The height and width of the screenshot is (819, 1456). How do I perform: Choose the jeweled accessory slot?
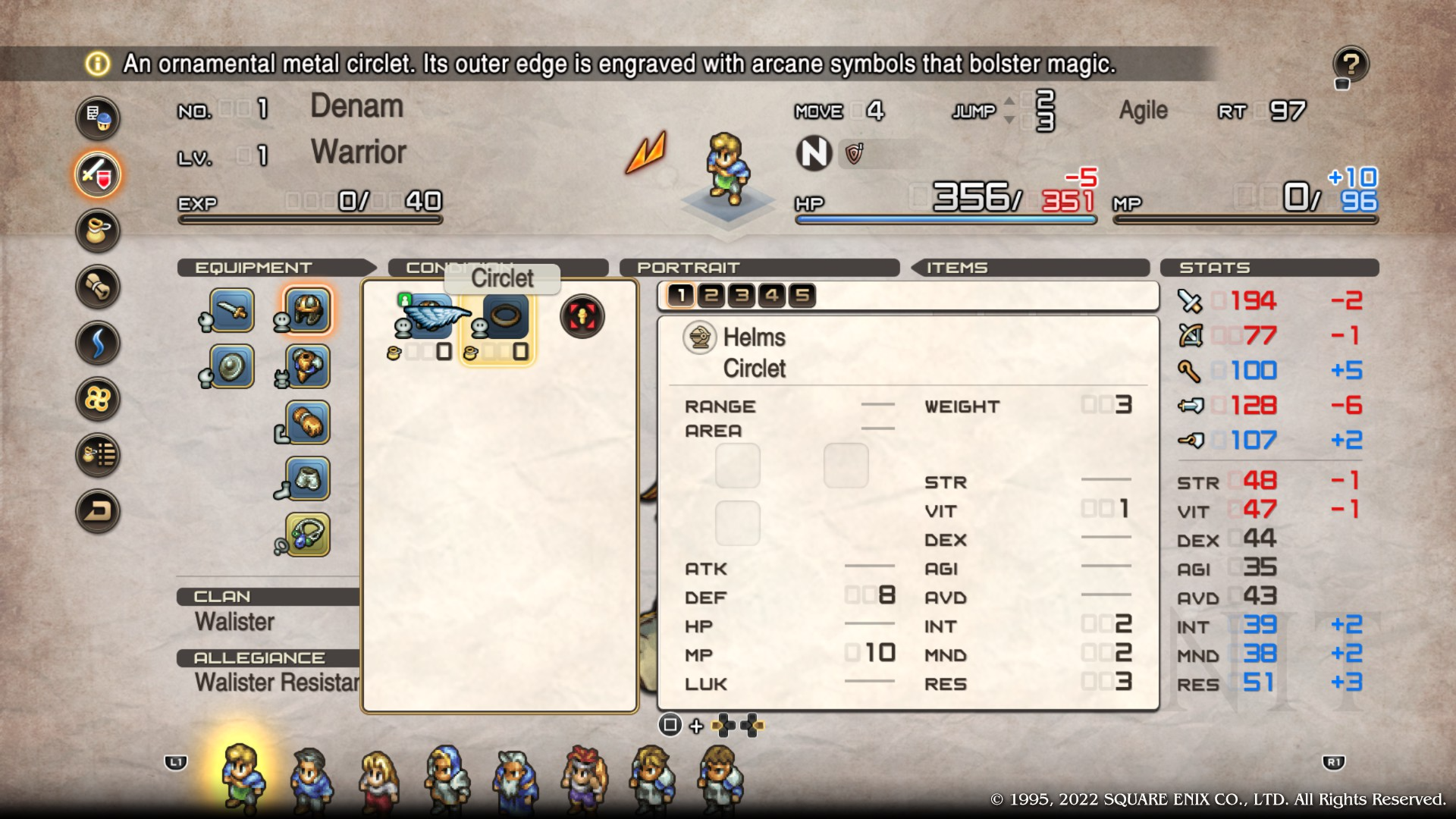(308, 535)
